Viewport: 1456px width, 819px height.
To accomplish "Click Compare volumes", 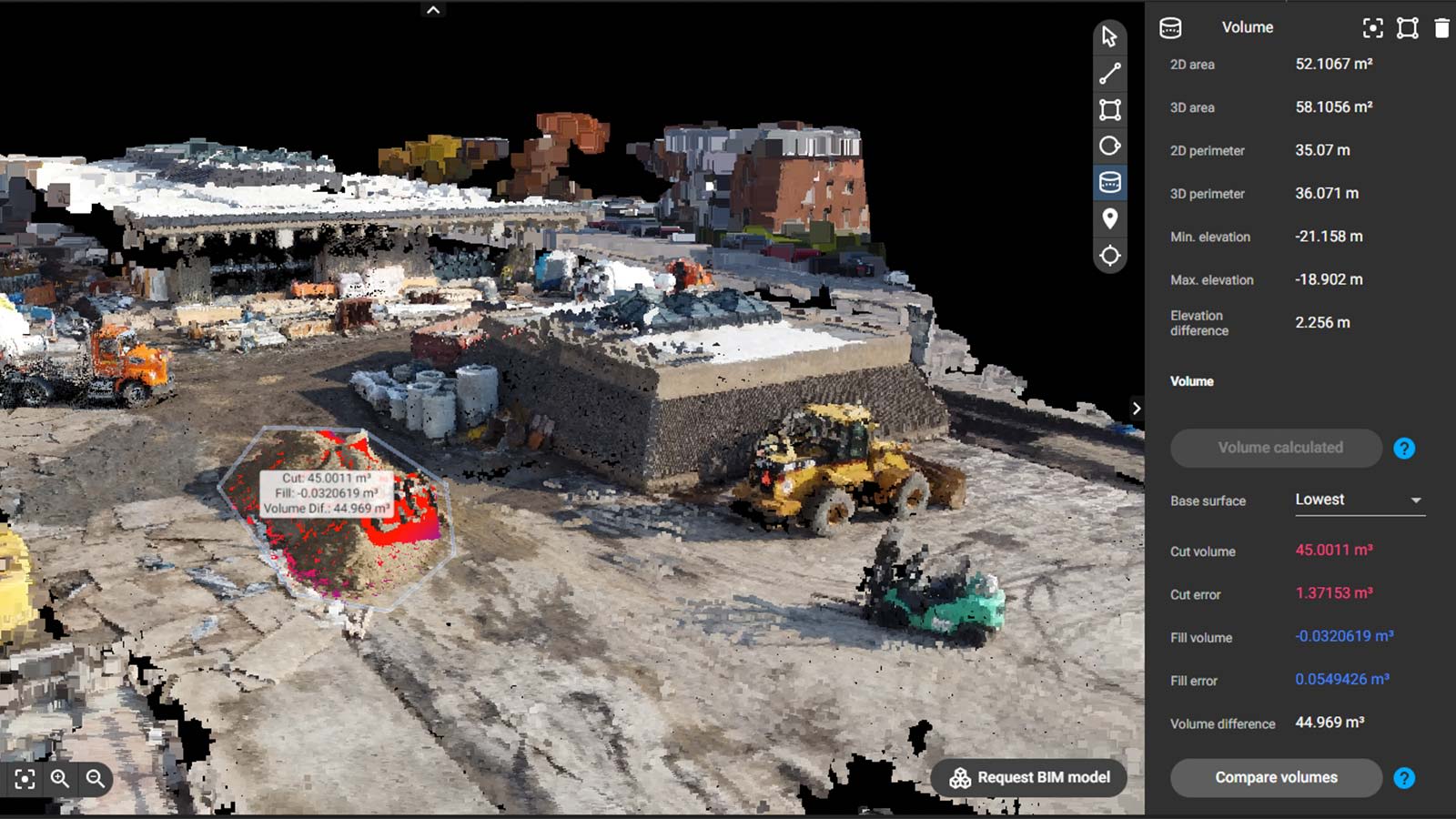I will [1275, 778].
